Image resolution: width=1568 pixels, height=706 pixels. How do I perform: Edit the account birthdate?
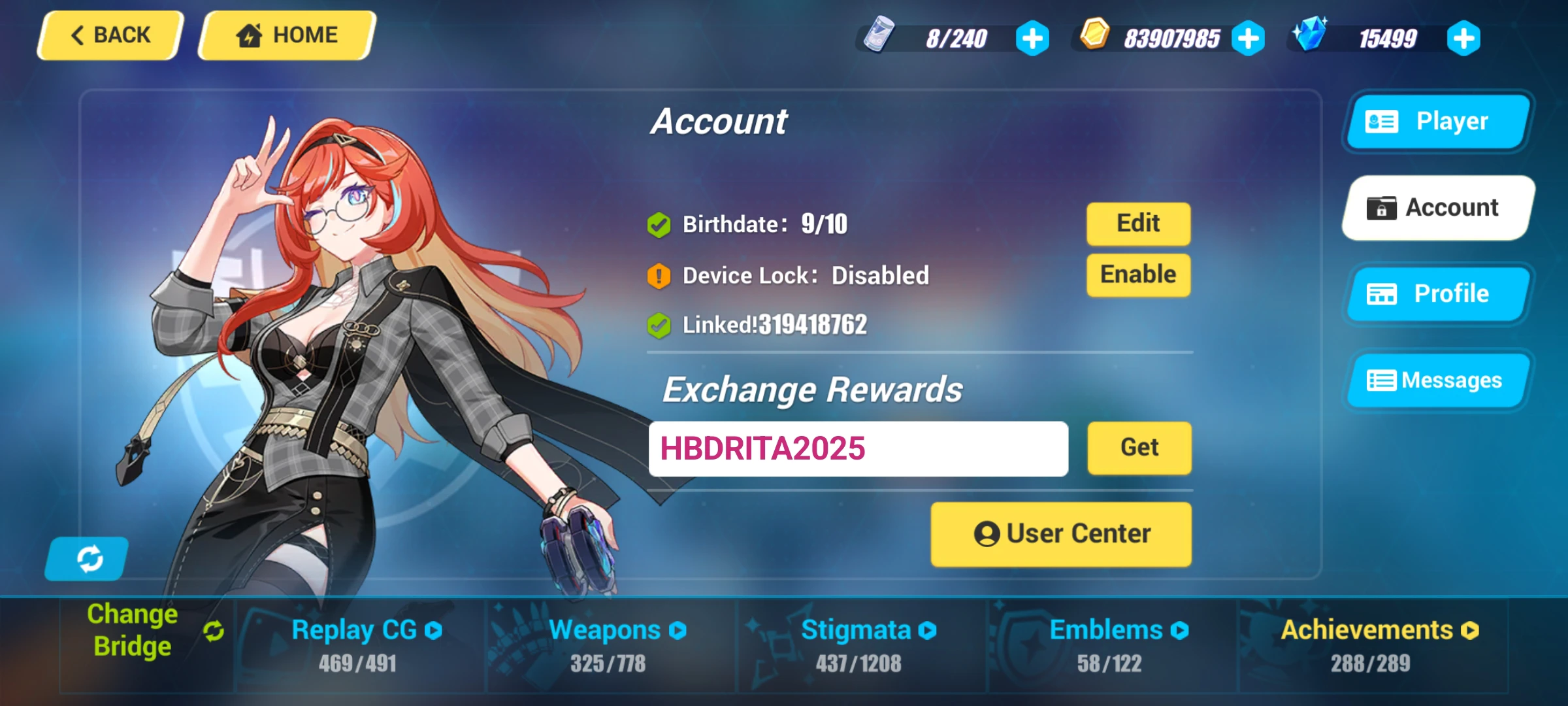(x=1137, y=224)
